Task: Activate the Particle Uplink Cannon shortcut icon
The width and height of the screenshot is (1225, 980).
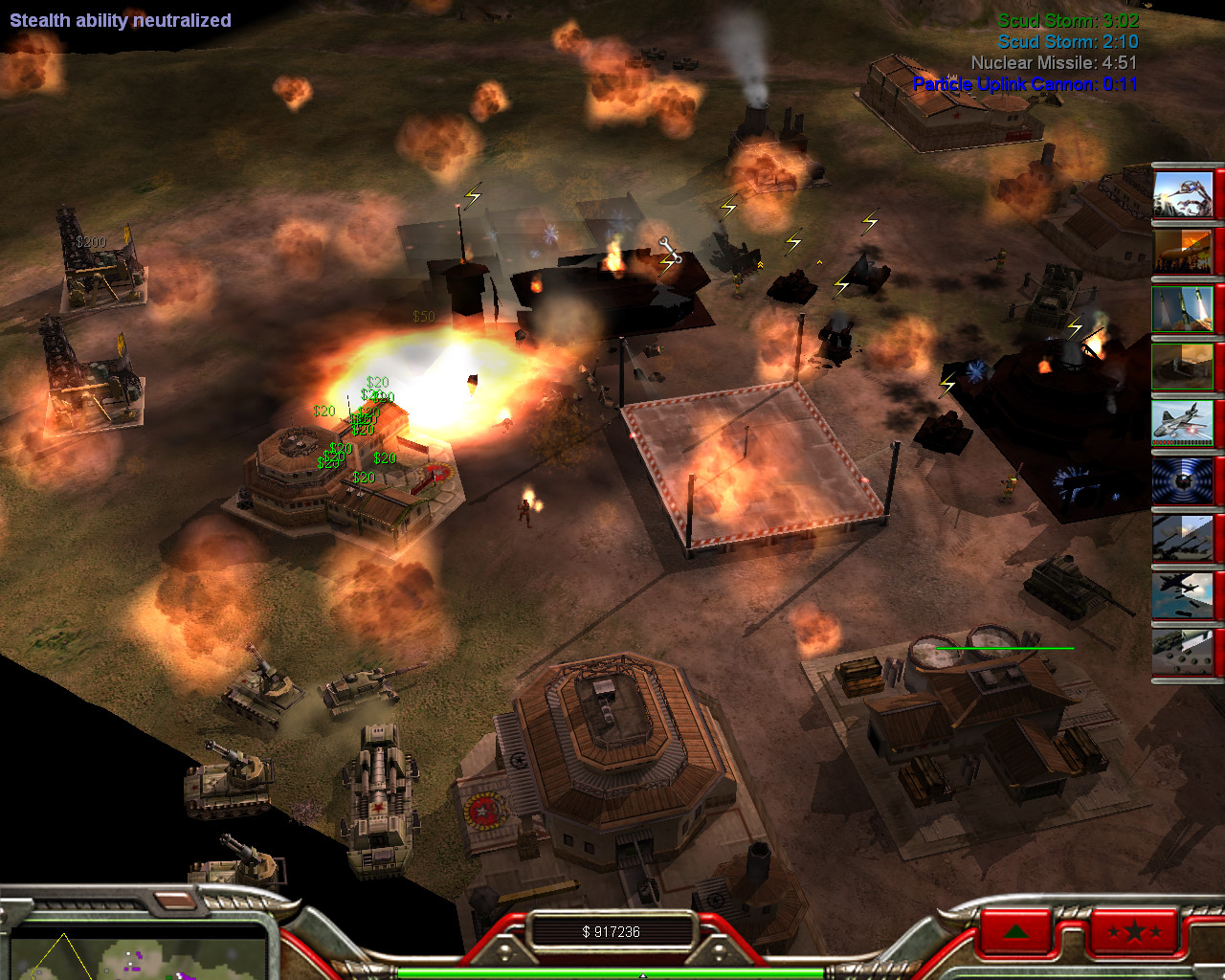Action: tap(1183, 192)
